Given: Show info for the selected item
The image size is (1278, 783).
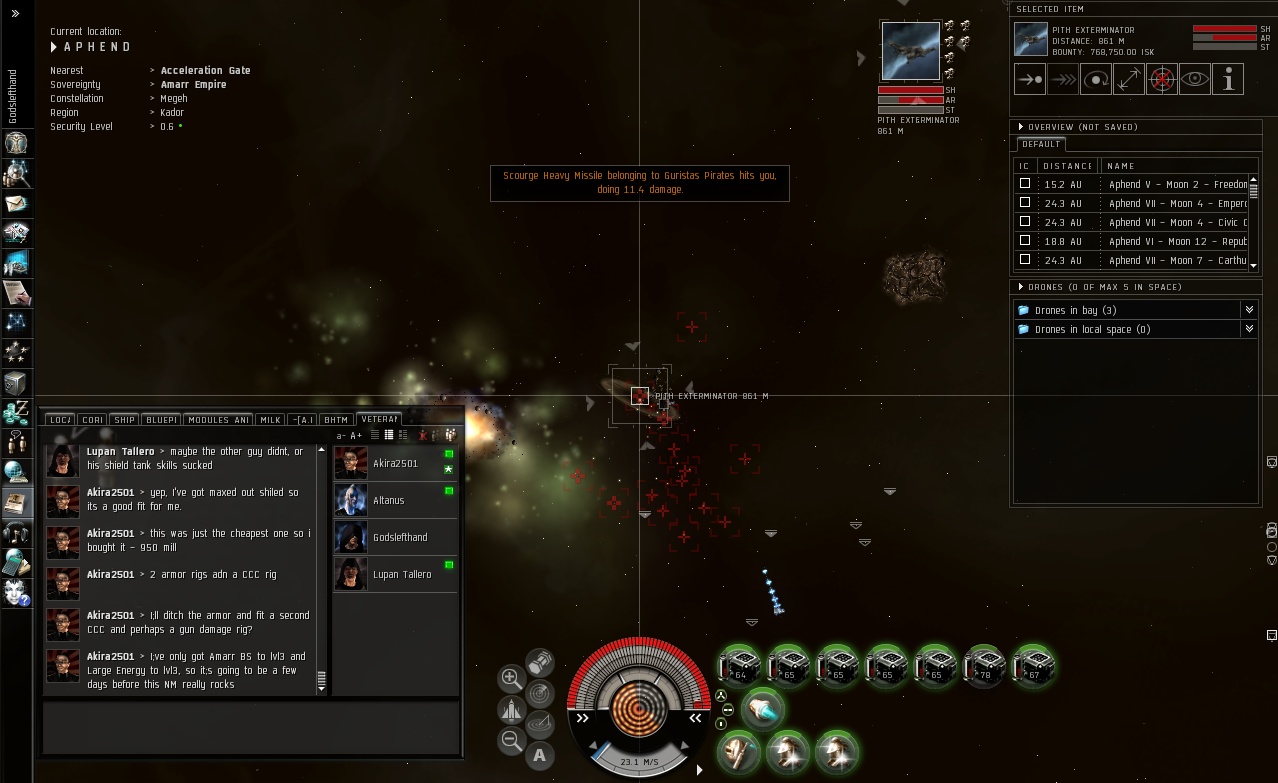Looking at the screenshot, I should point(1228,79).
